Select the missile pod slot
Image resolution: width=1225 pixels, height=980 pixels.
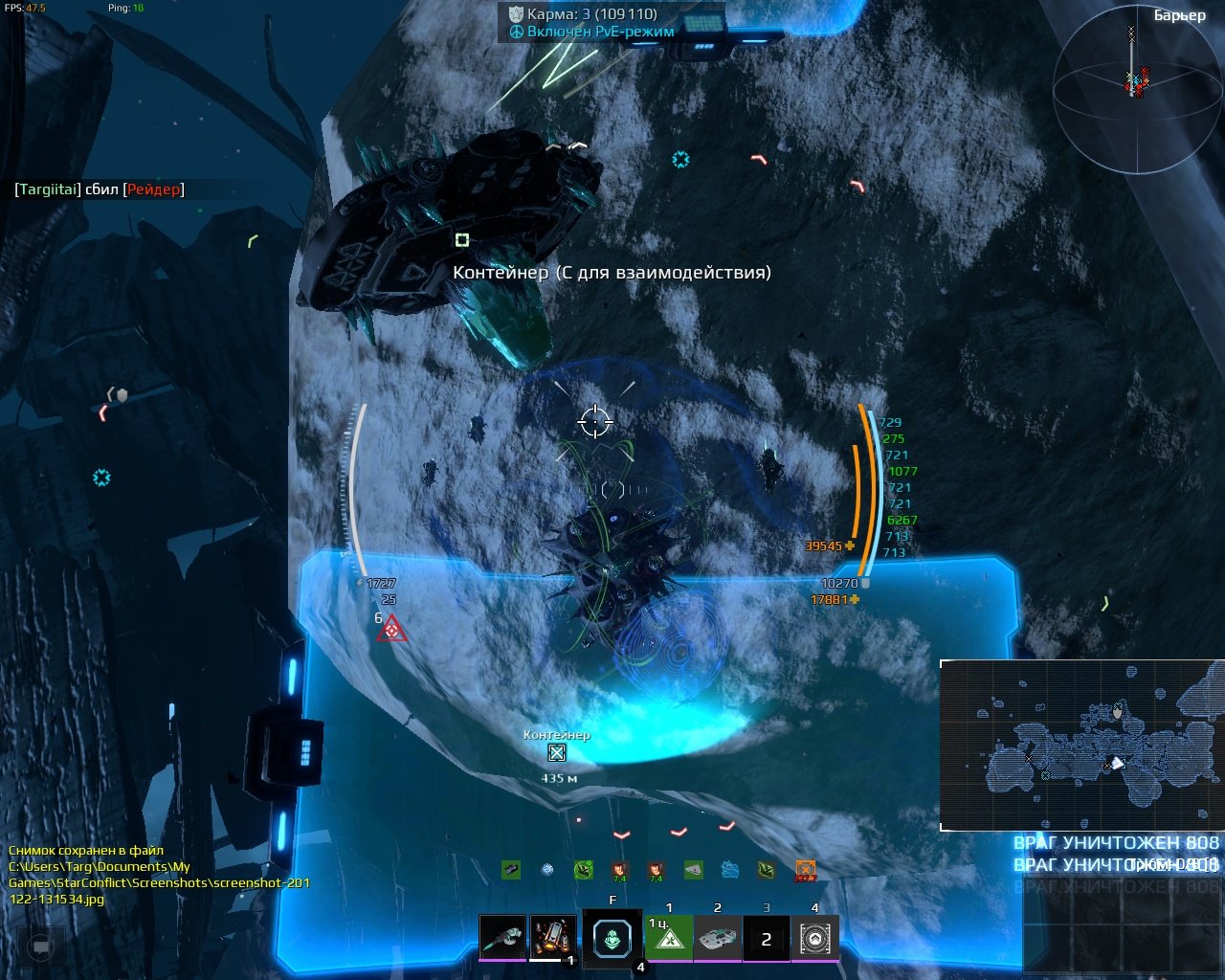[552, 937]
